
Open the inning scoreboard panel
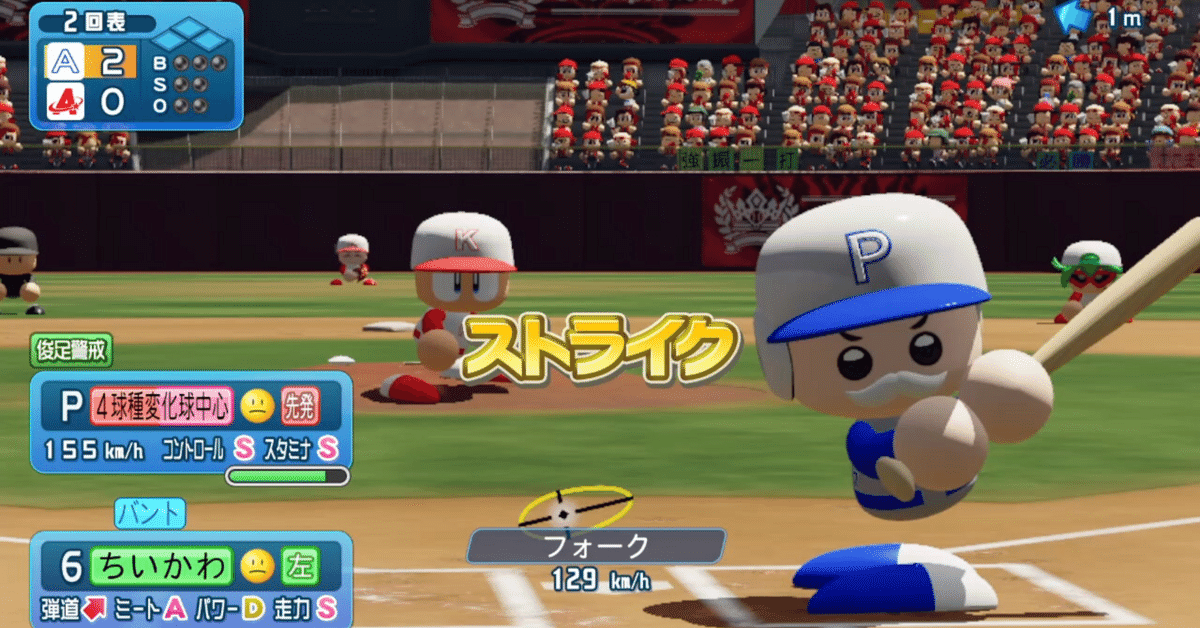[x=136, y=66]
